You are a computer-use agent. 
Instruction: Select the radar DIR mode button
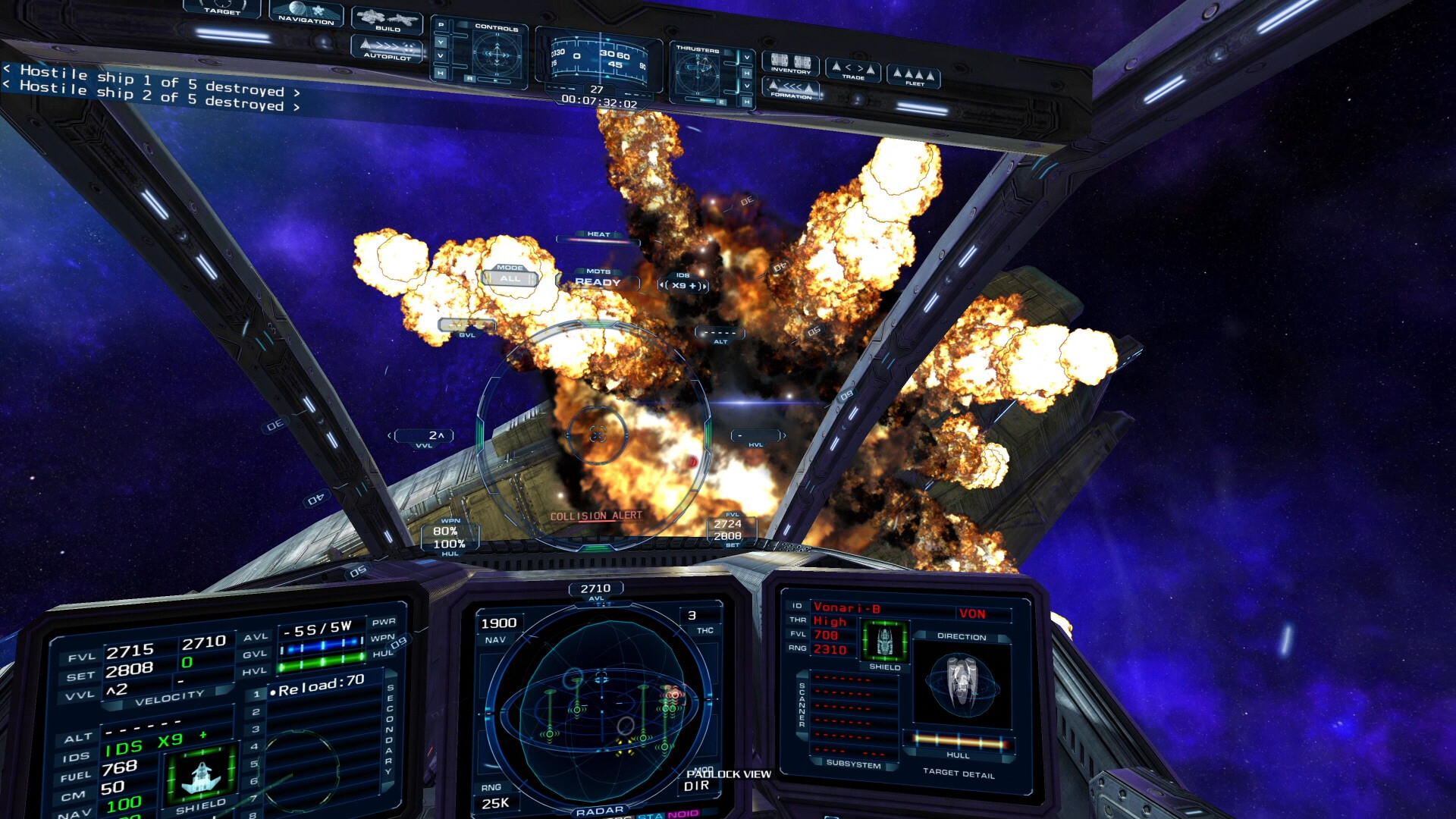[x=696, y=786]
